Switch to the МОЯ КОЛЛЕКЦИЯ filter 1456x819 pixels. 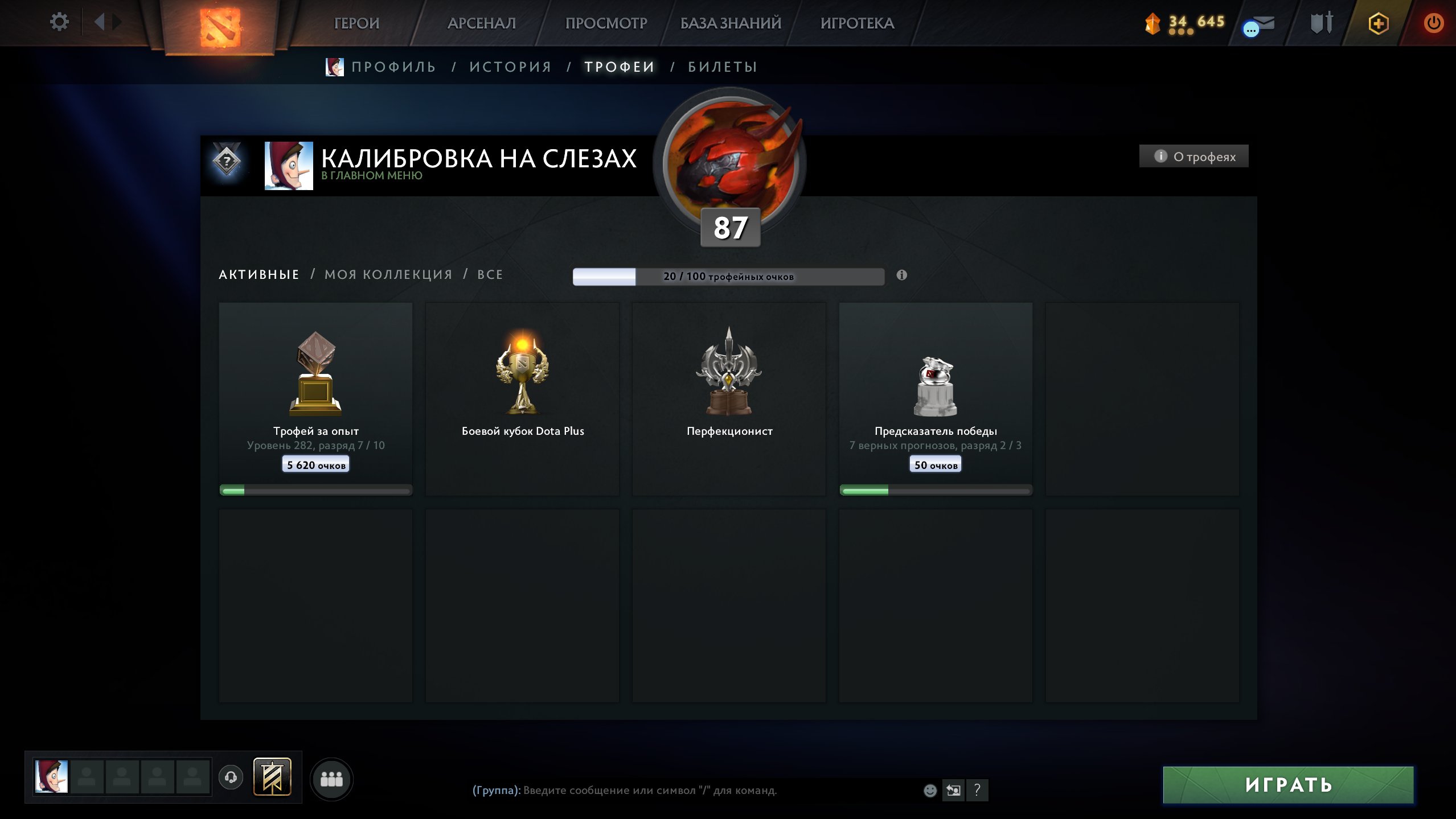388,274
